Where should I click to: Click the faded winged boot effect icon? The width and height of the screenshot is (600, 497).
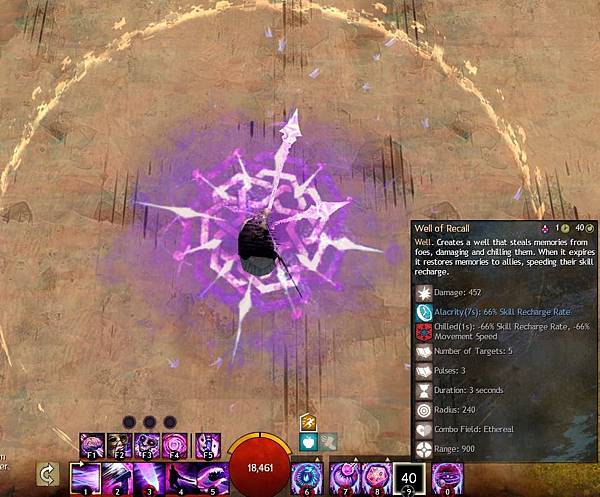(x=326, y=441)
